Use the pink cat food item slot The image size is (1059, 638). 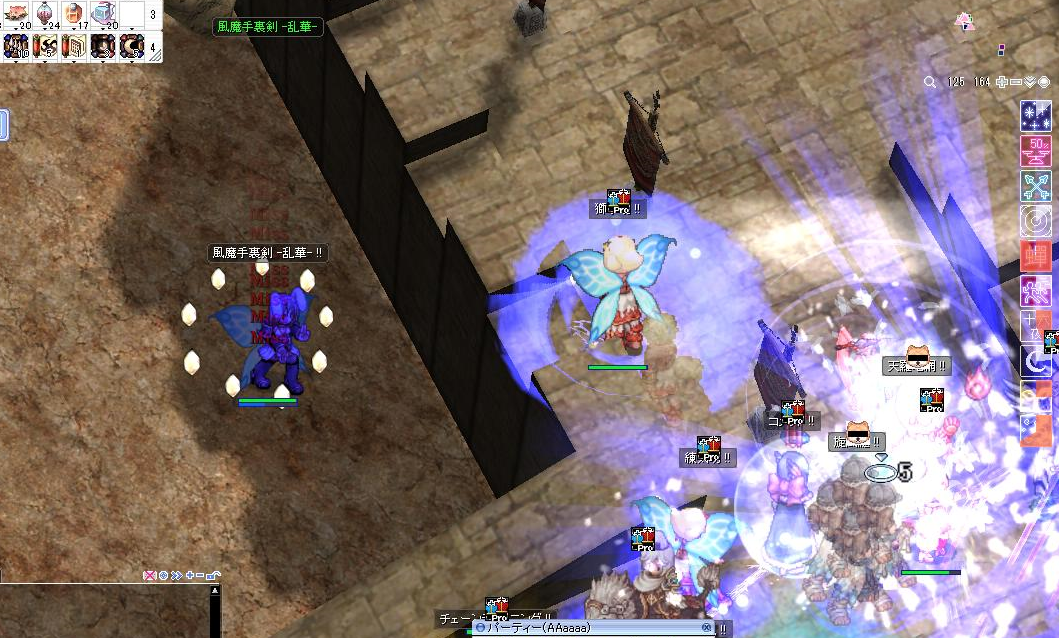(17, 14)
